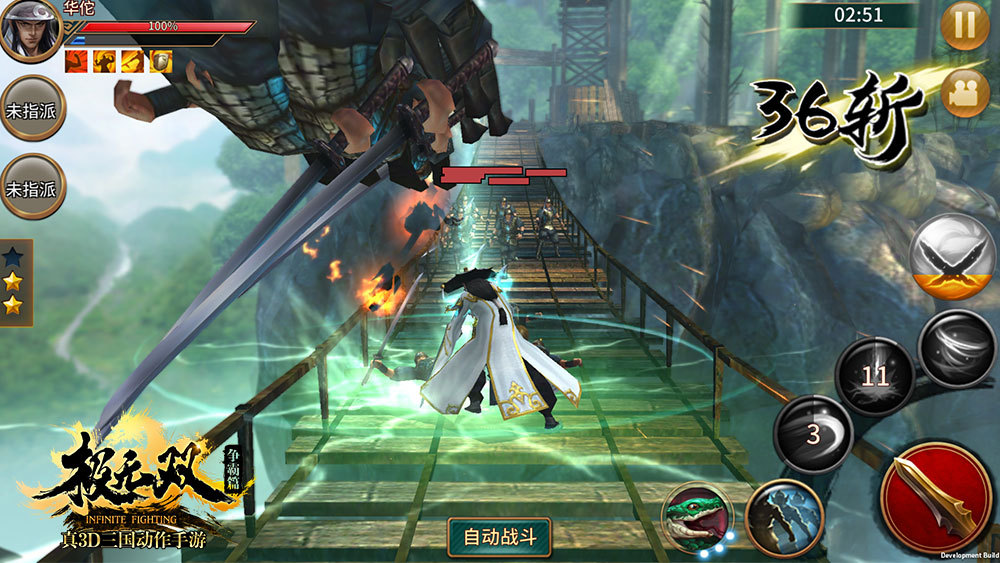Attack with the red sword button
Image resolution: width=1000 pixels, height=563 pixels.
pos(935,497)
